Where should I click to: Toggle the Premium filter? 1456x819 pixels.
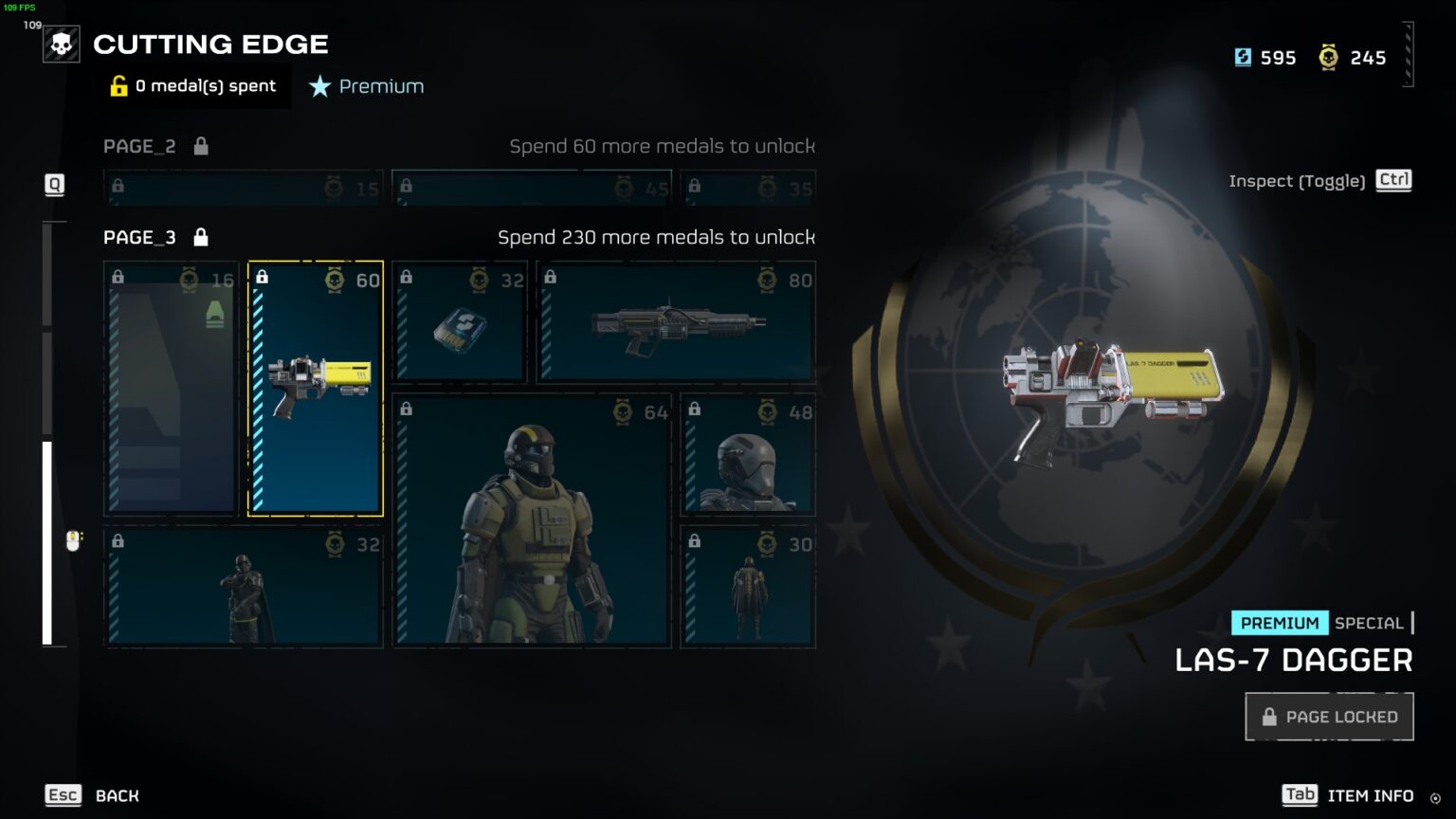[x=365, y=86]
